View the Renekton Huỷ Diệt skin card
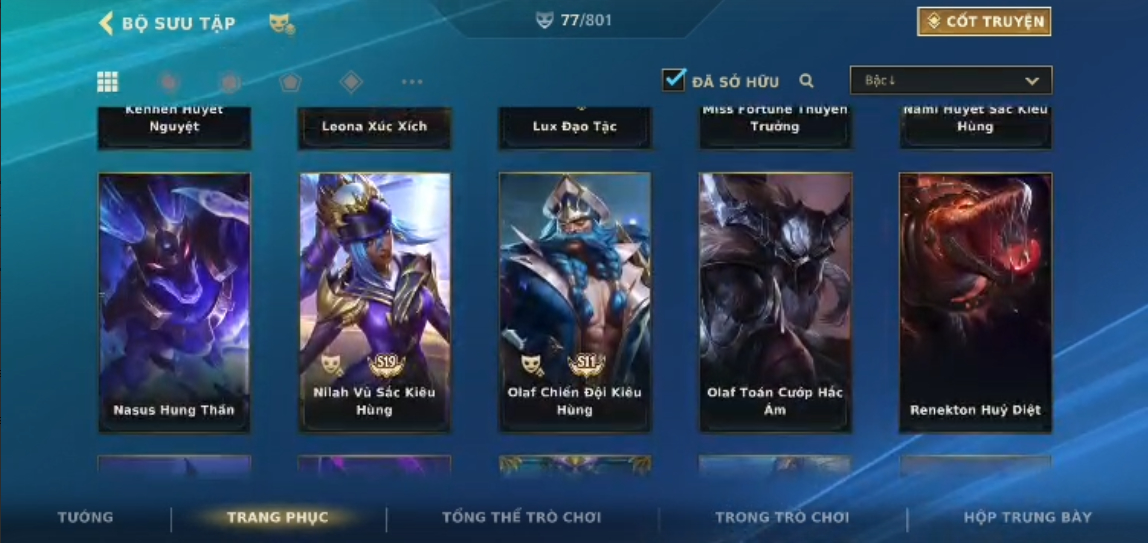The width and height of the screenshot is (1148, 543). point(975,302)
